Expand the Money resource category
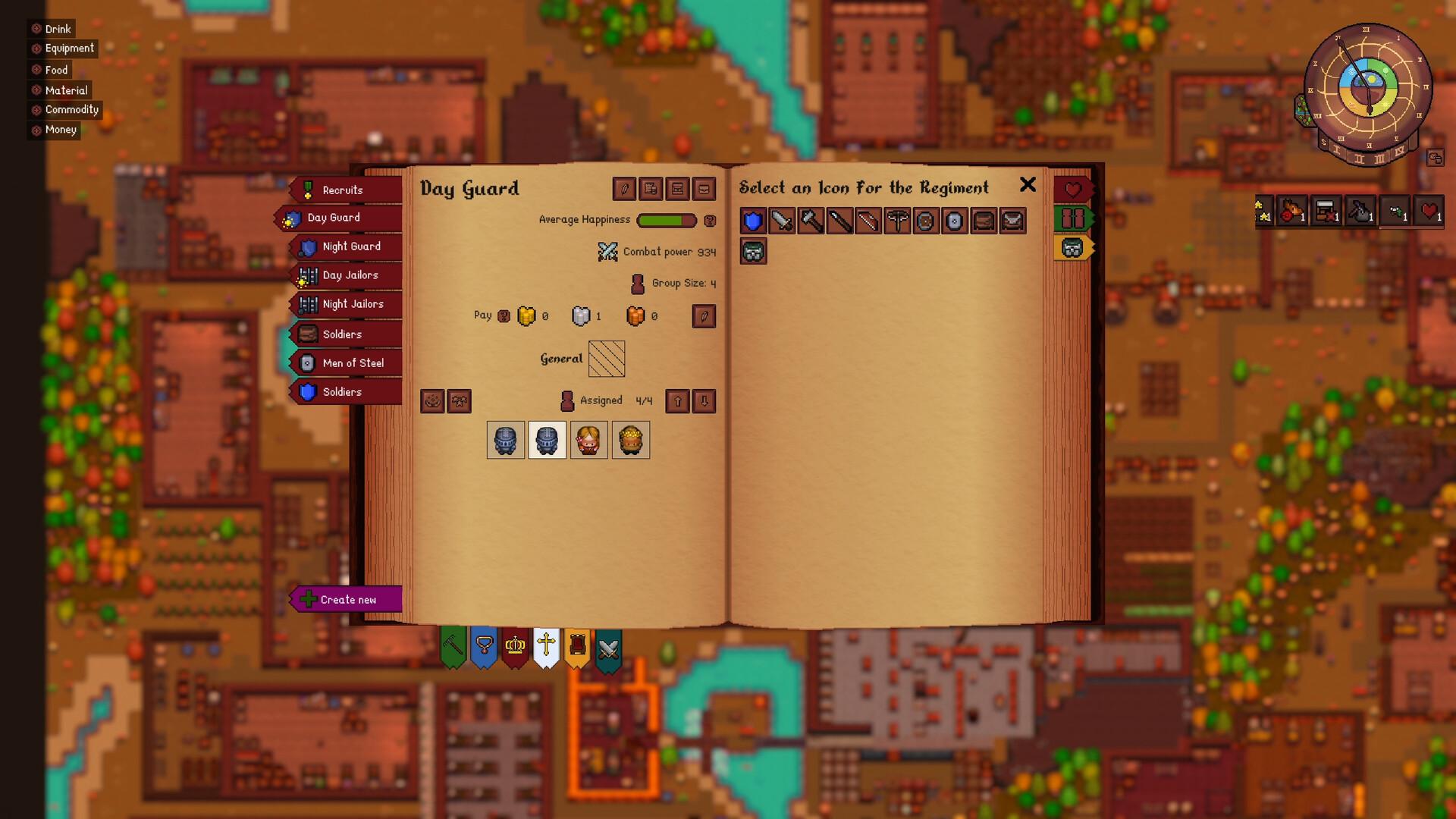The width and height of the screenshot is (1456, 819). (55, 129)
